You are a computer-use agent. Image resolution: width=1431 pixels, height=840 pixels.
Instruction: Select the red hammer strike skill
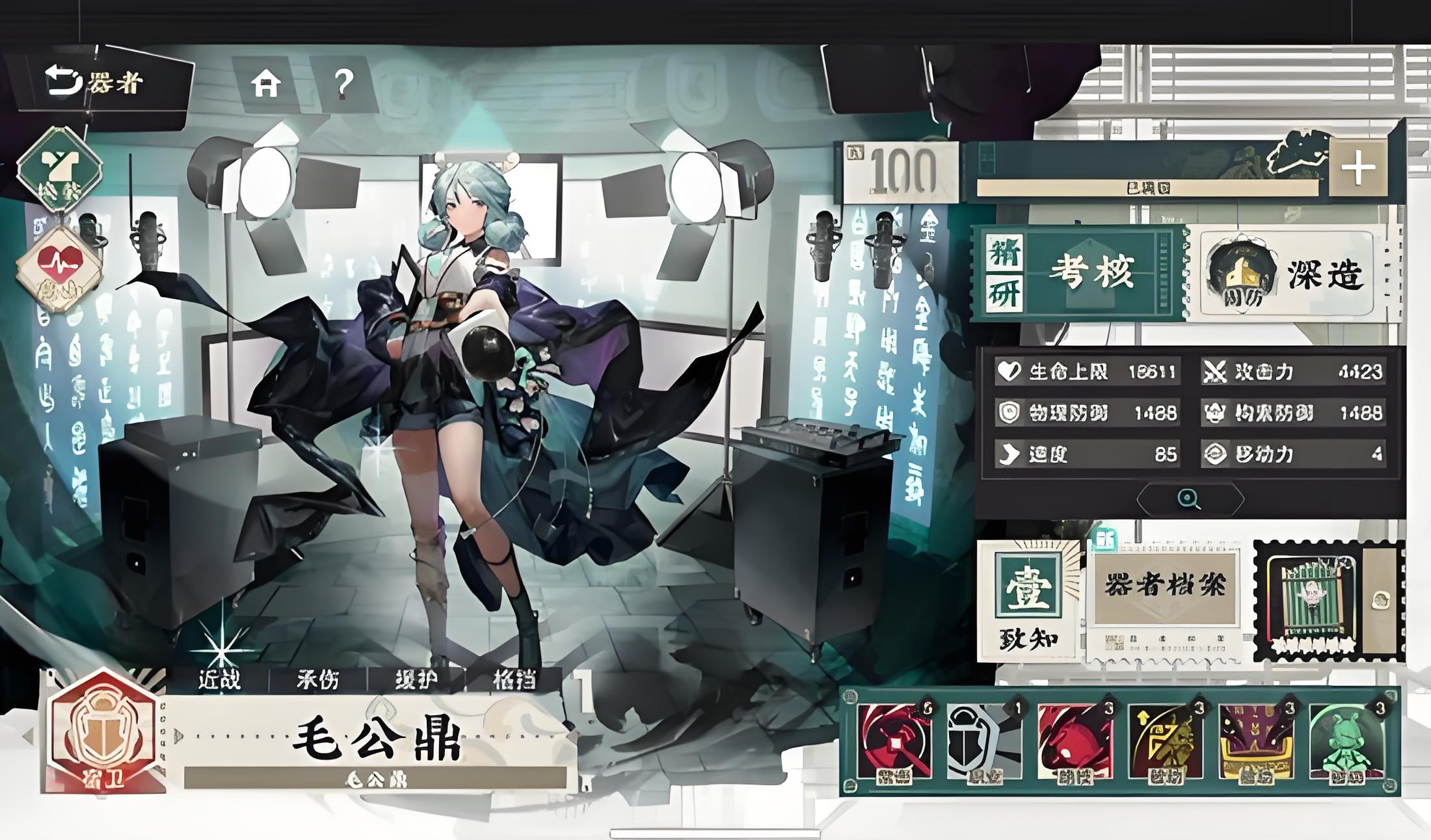pyautogui.click(x=894, y=741)
